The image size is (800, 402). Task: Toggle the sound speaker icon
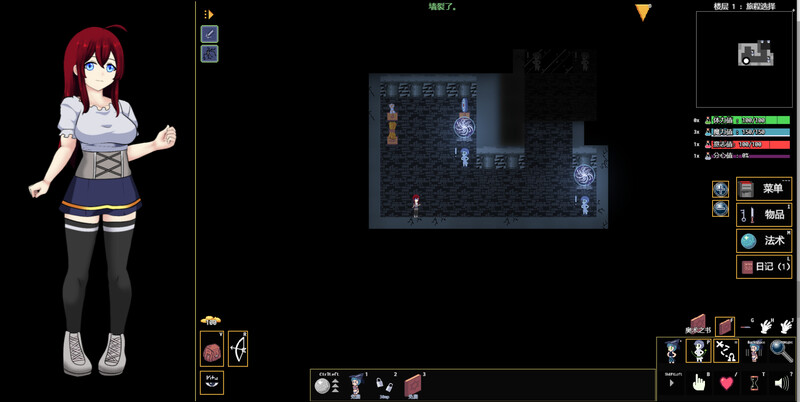[781, 382]
